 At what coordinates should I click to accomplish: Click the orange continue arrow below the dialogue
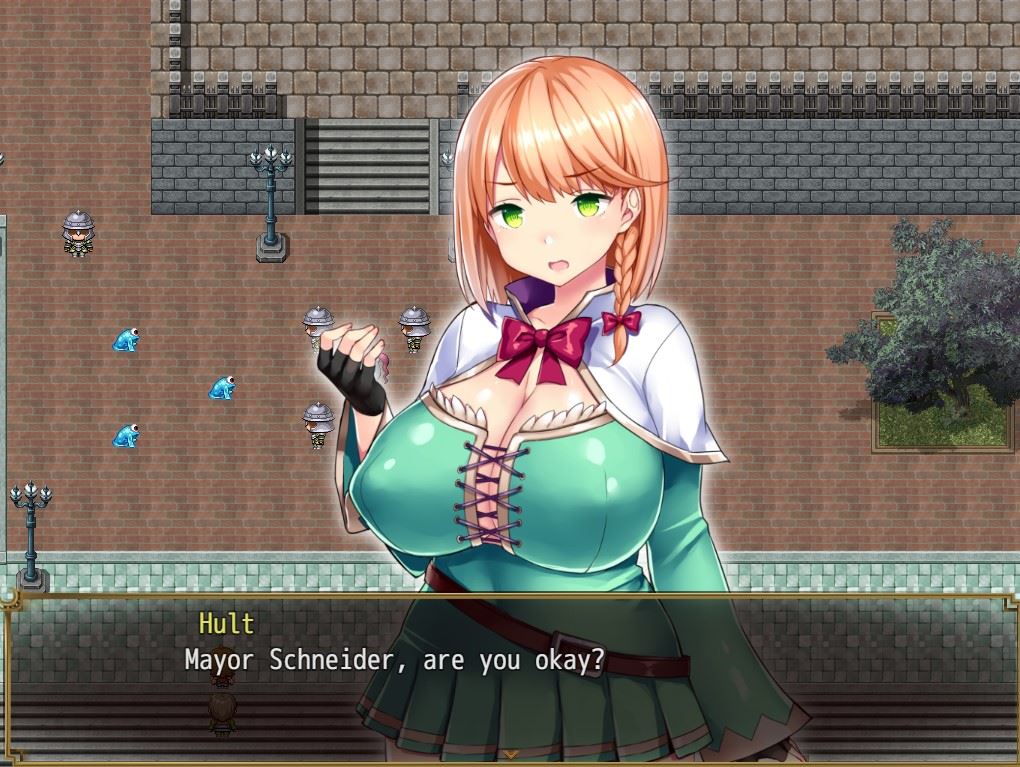pyautogui.click(x=510, y=753)
